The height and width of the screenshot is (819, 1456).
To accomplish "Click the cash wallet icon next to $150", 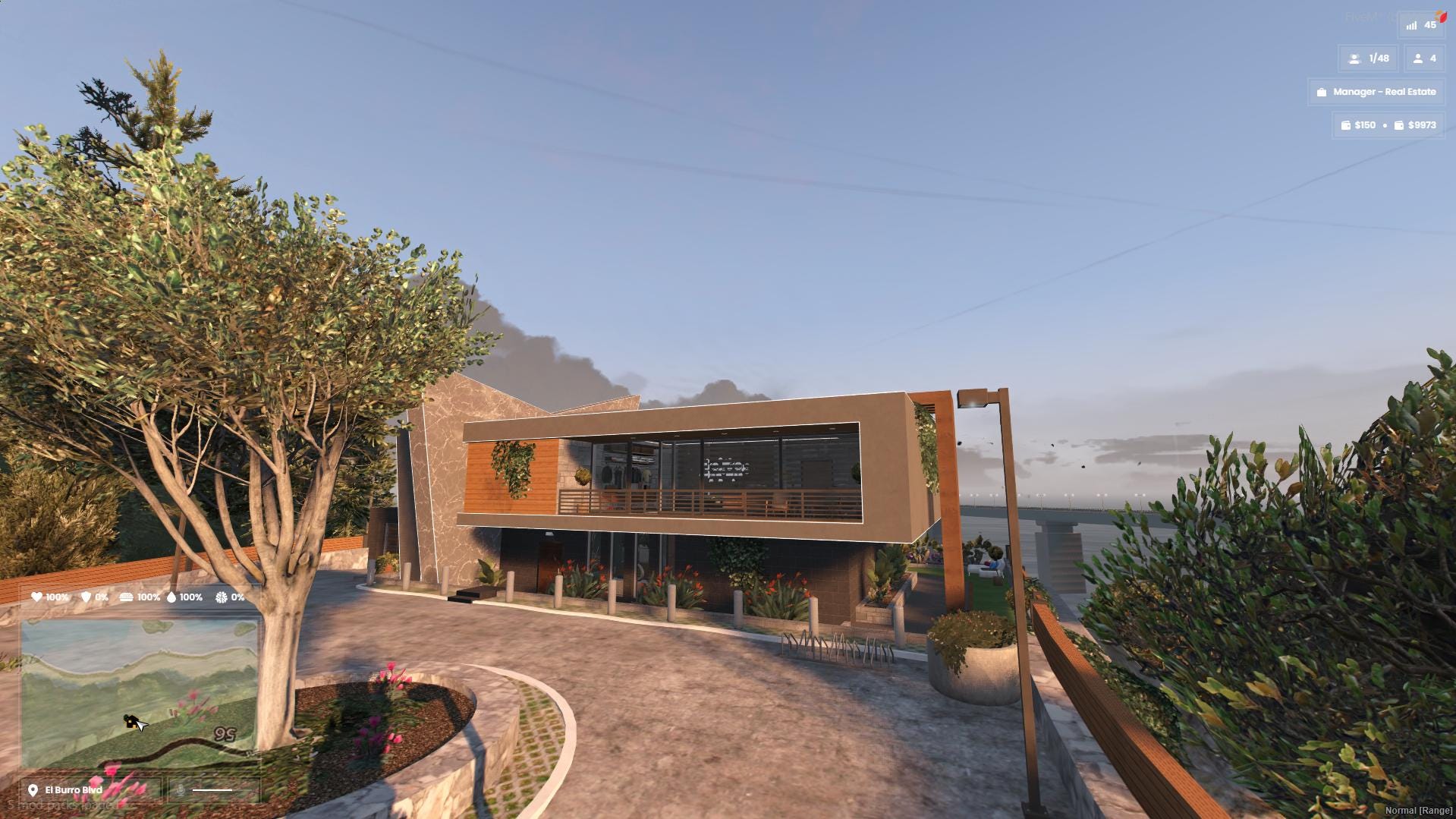I will (1346, 124).
